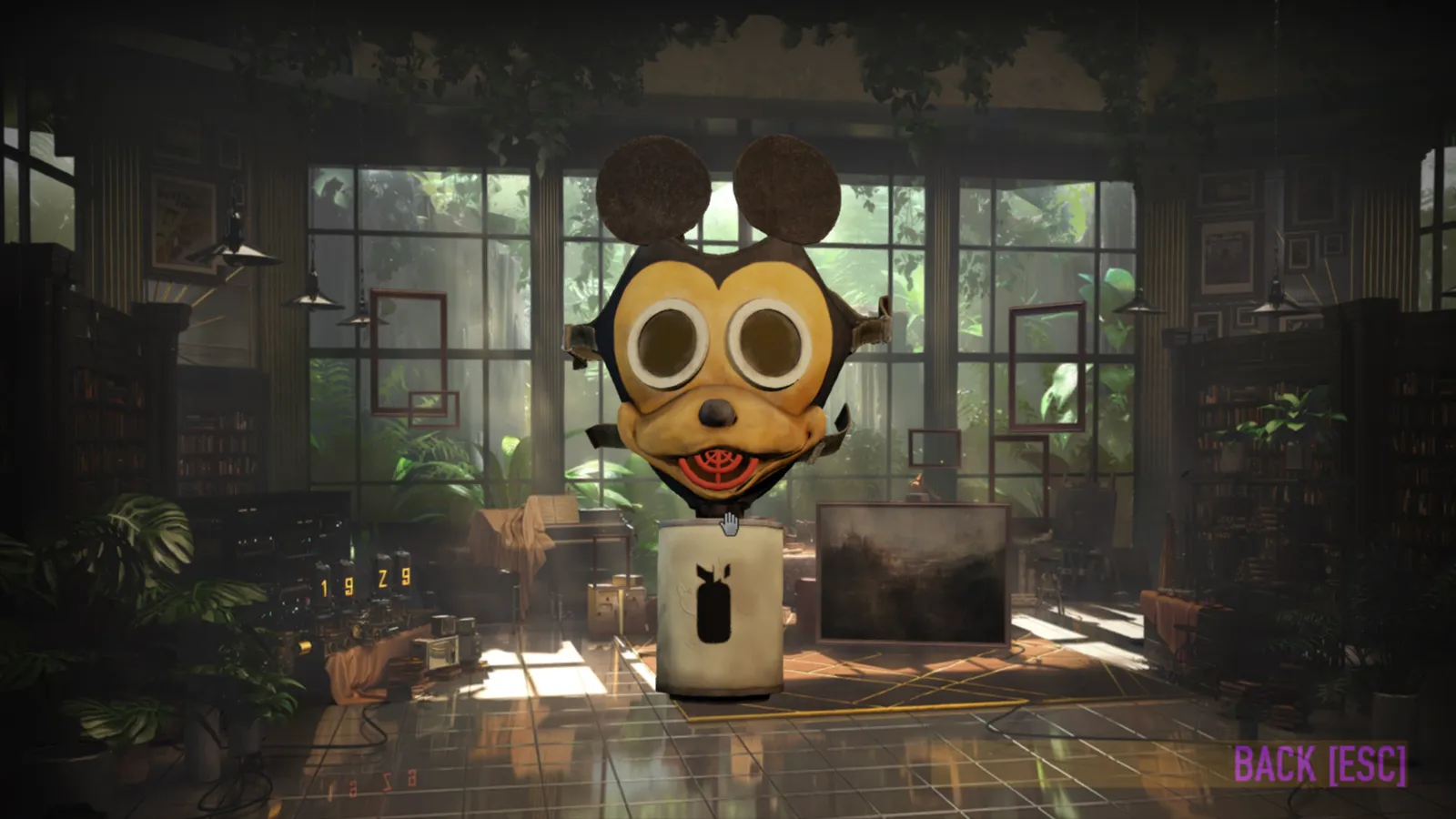Screen dimensions: 1456x819
Task: Click the purple Back button
Action: [x=1319, y=764]
